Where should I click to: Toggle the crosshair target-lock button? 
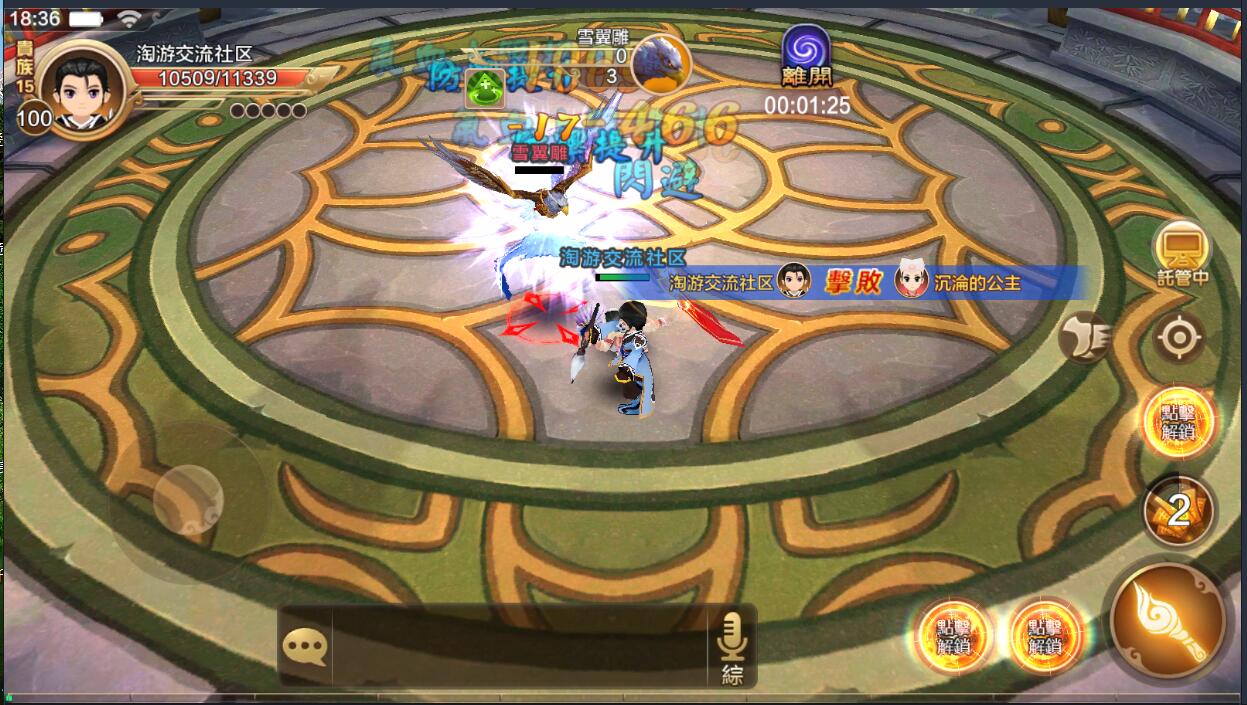click(1179, 338)
